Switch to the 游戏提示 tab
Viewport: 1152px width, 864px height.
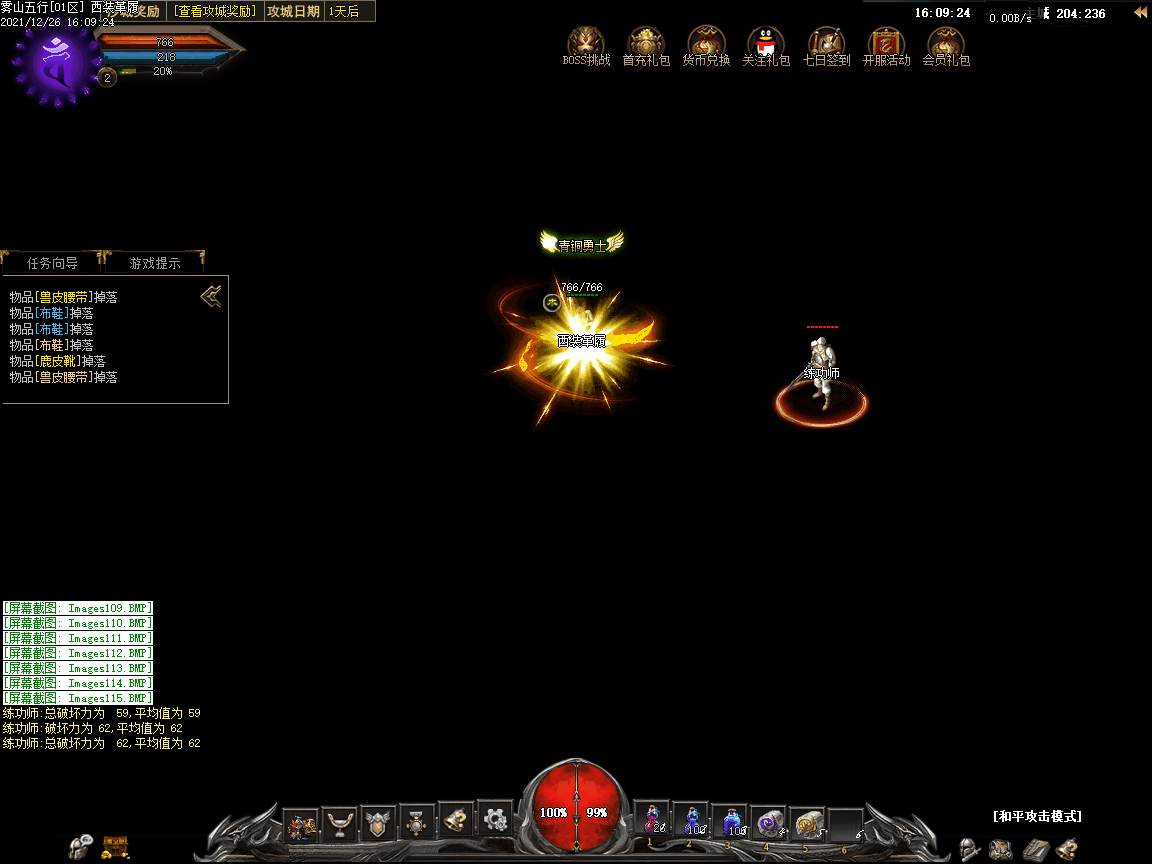(x=155, y=263)
